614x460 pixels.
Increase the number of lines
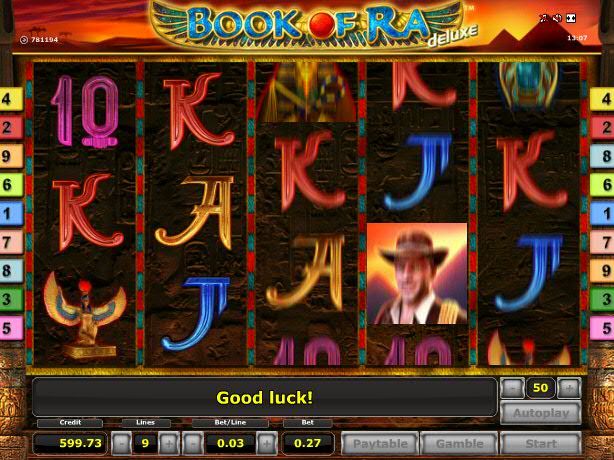(x=169, y=443)
